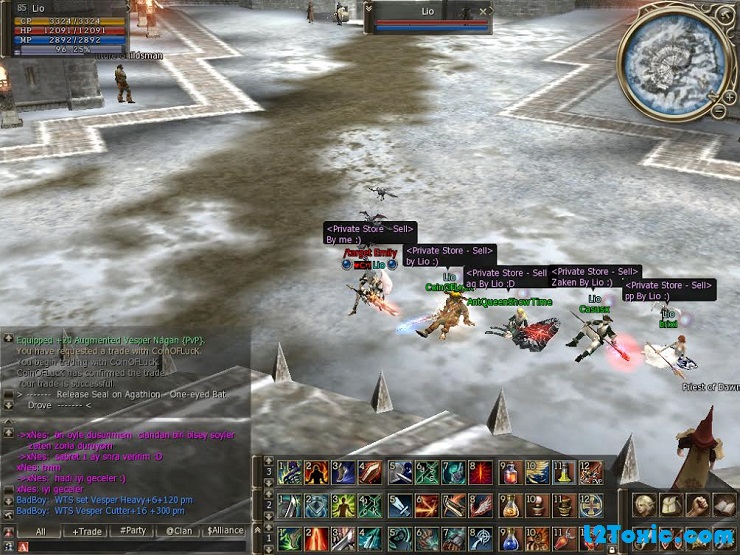Select Lio's Private Store Sell Zaken label
This screenshot has height=555, width=740.
(595, 277)
